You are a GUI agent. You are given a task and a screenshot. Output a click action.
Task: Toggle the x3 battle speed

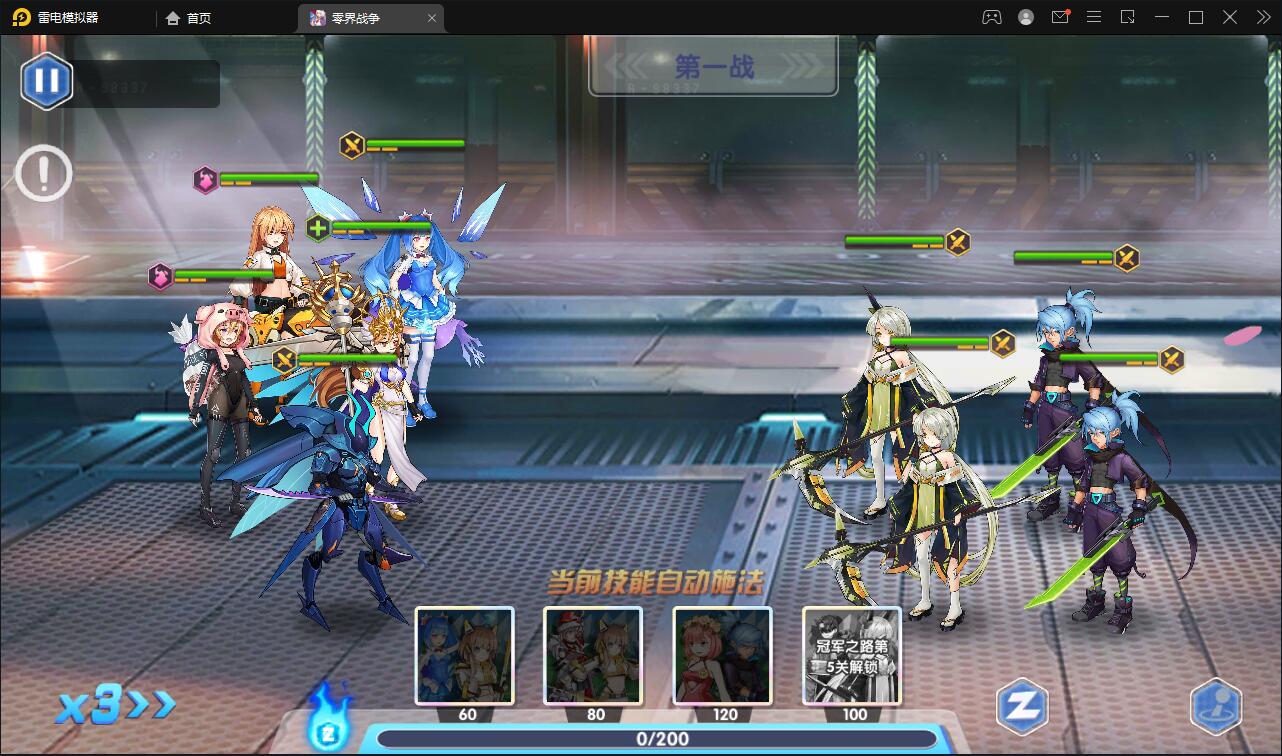click(114, 706)
